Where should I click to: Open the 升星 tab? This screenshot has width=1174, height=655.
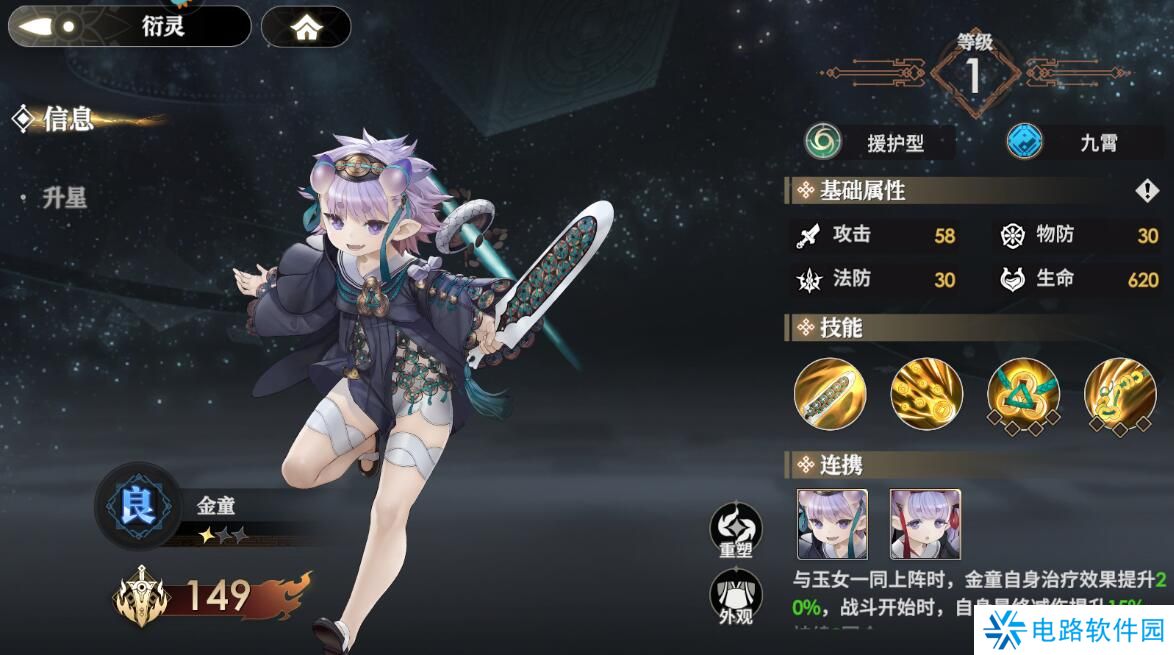point(65,198)
